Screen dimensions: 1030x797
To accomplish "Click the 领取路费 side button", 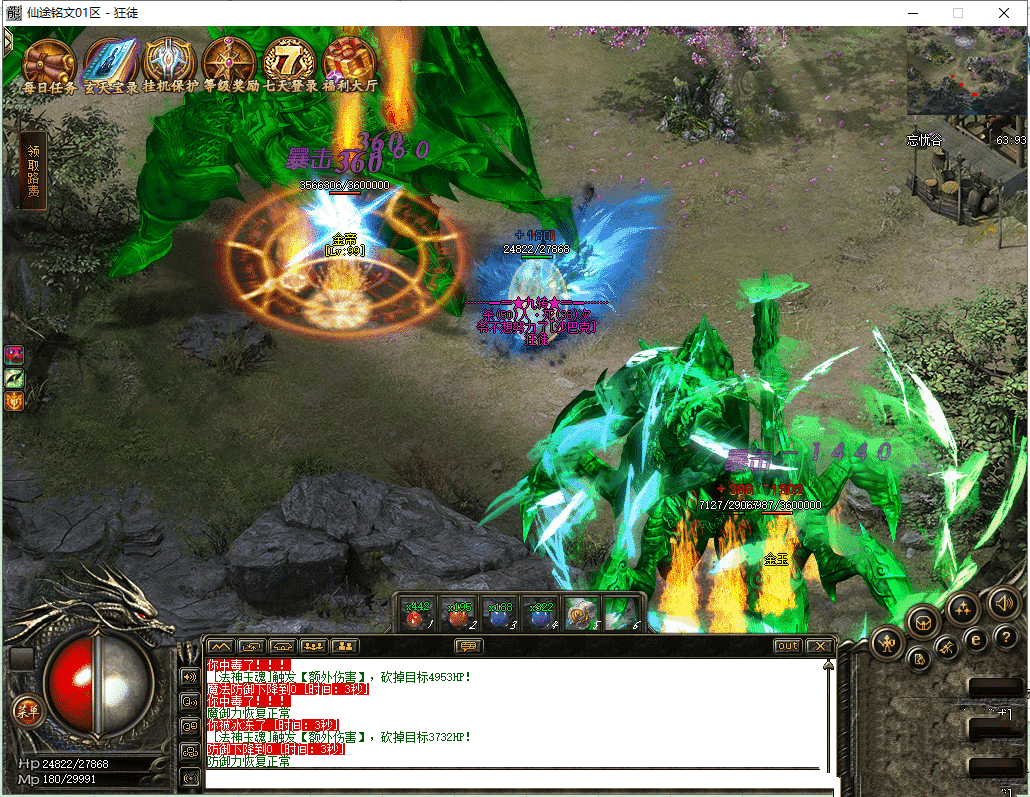I will tap(34, 171).
